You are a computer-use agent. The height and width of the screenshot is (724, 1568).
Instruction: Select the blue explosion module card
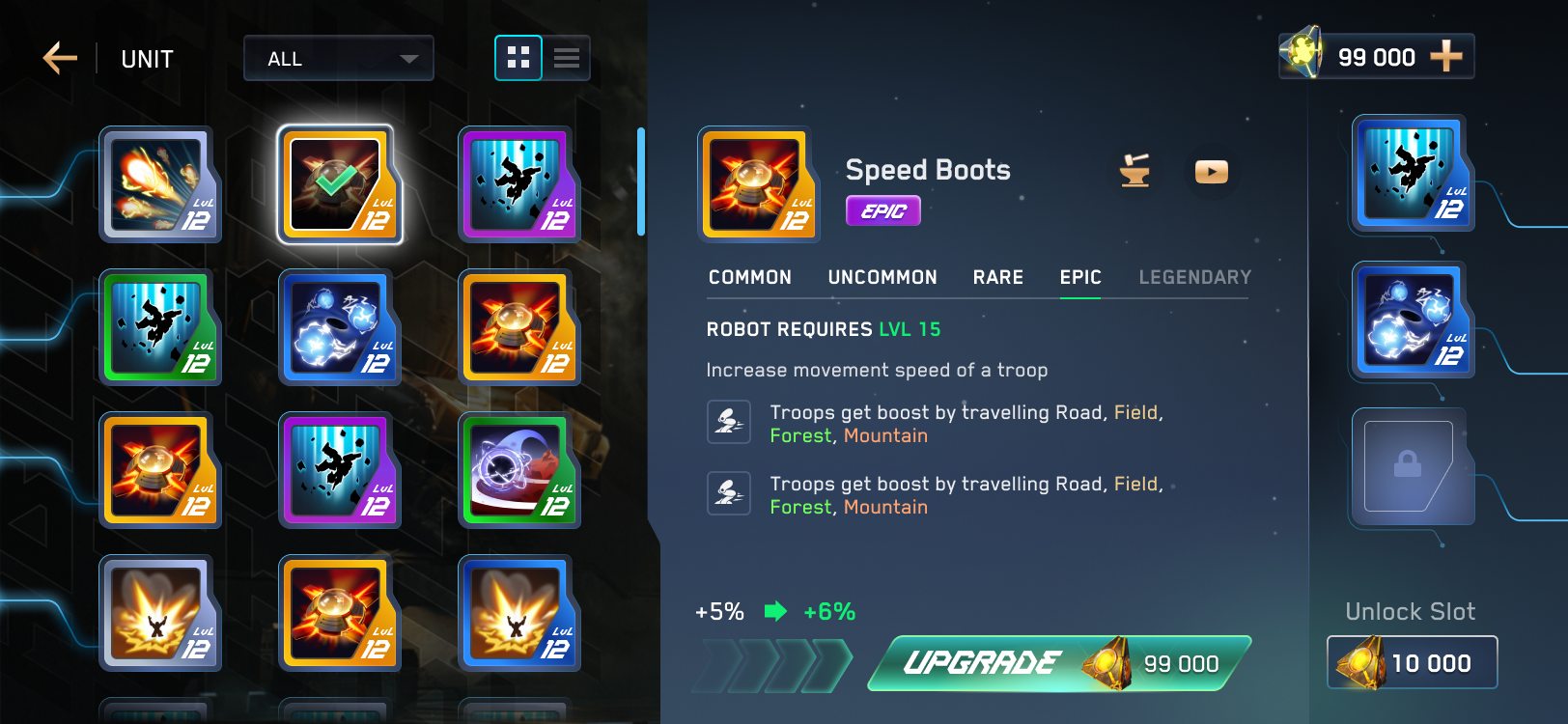(x=518, y=612)
